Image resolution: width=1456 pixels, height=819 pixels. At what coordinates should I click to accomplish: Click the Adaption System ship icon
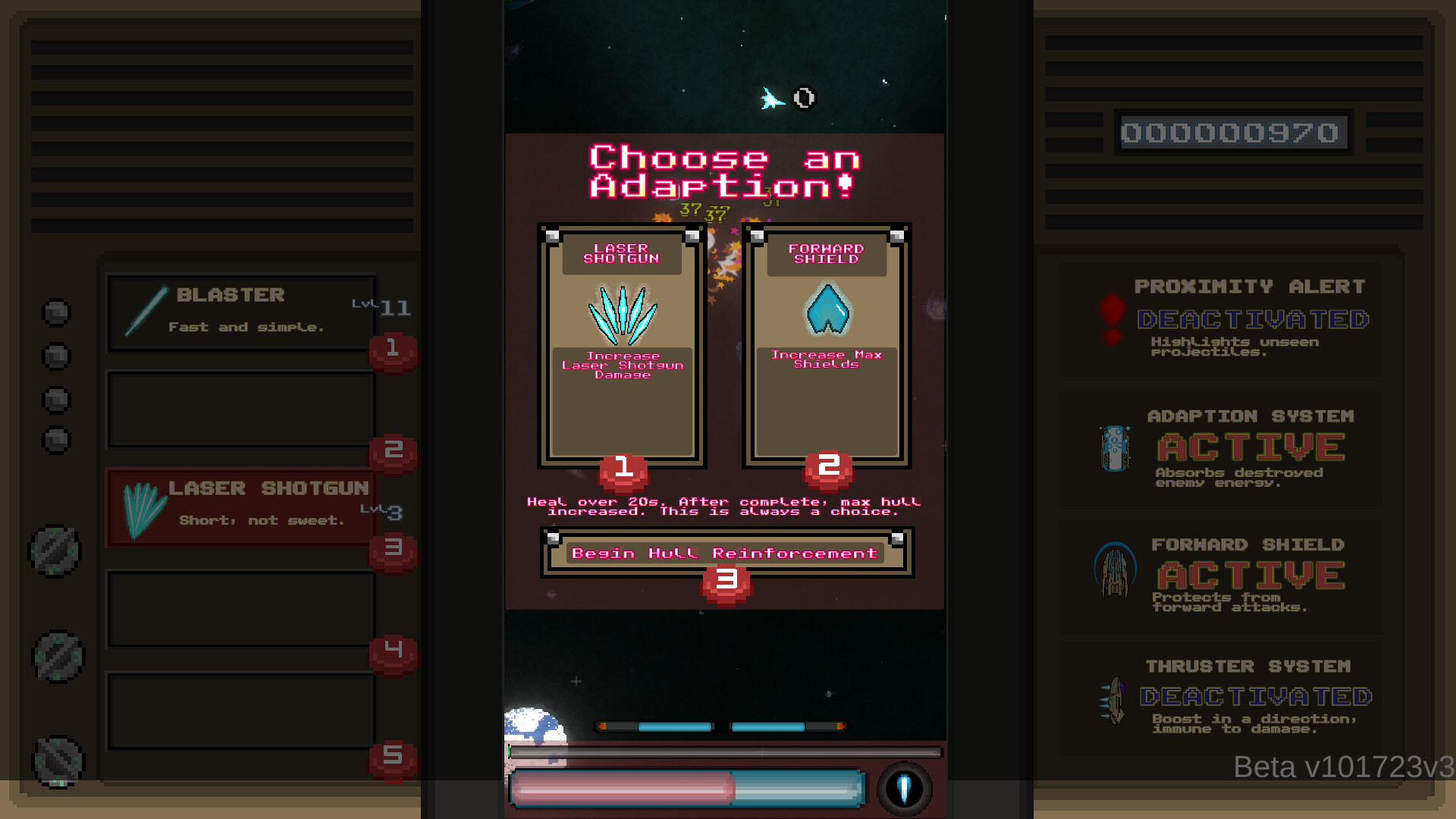(1113, 447)
